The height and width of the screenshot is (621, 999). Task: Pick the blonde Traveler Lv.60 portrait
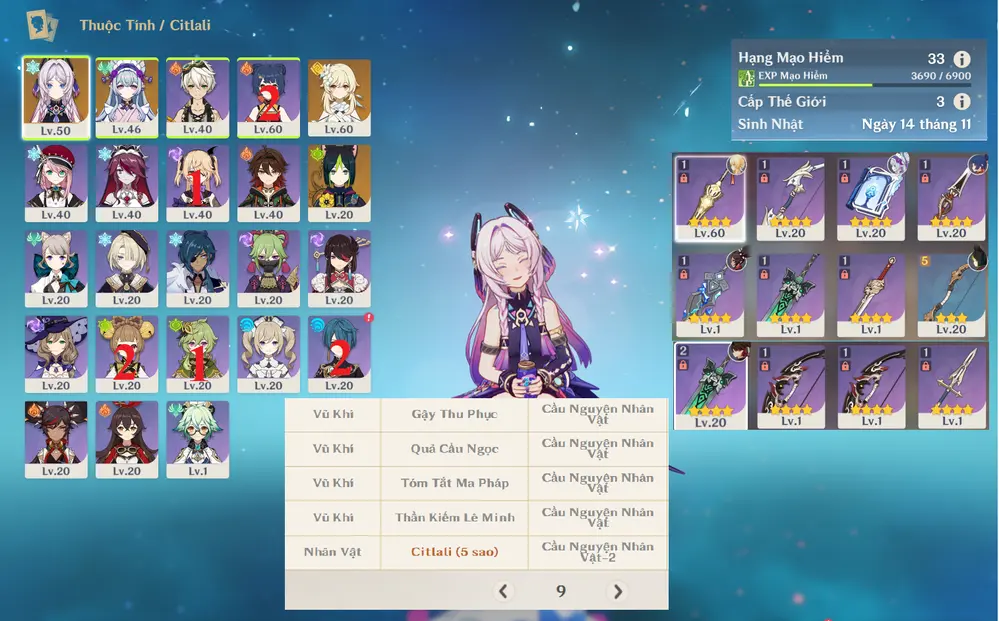click(339, 97)
